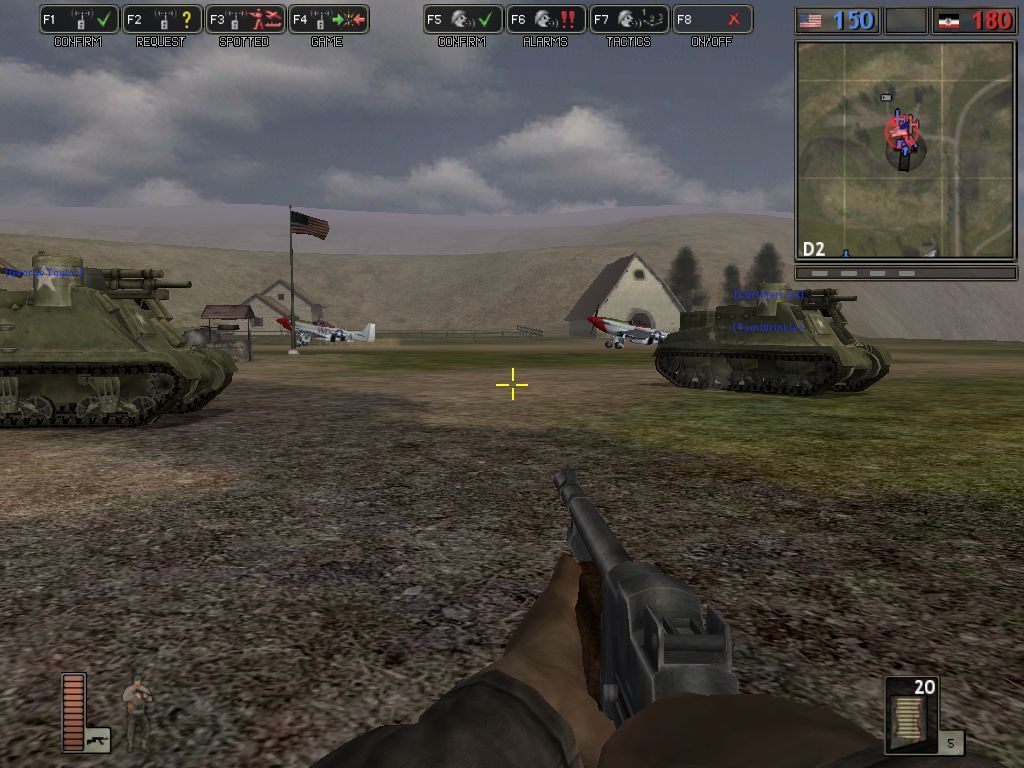This screenshot has width=1024, height=768.
Task: Toggle the F8 On/Off radio option
Action: 712,20
